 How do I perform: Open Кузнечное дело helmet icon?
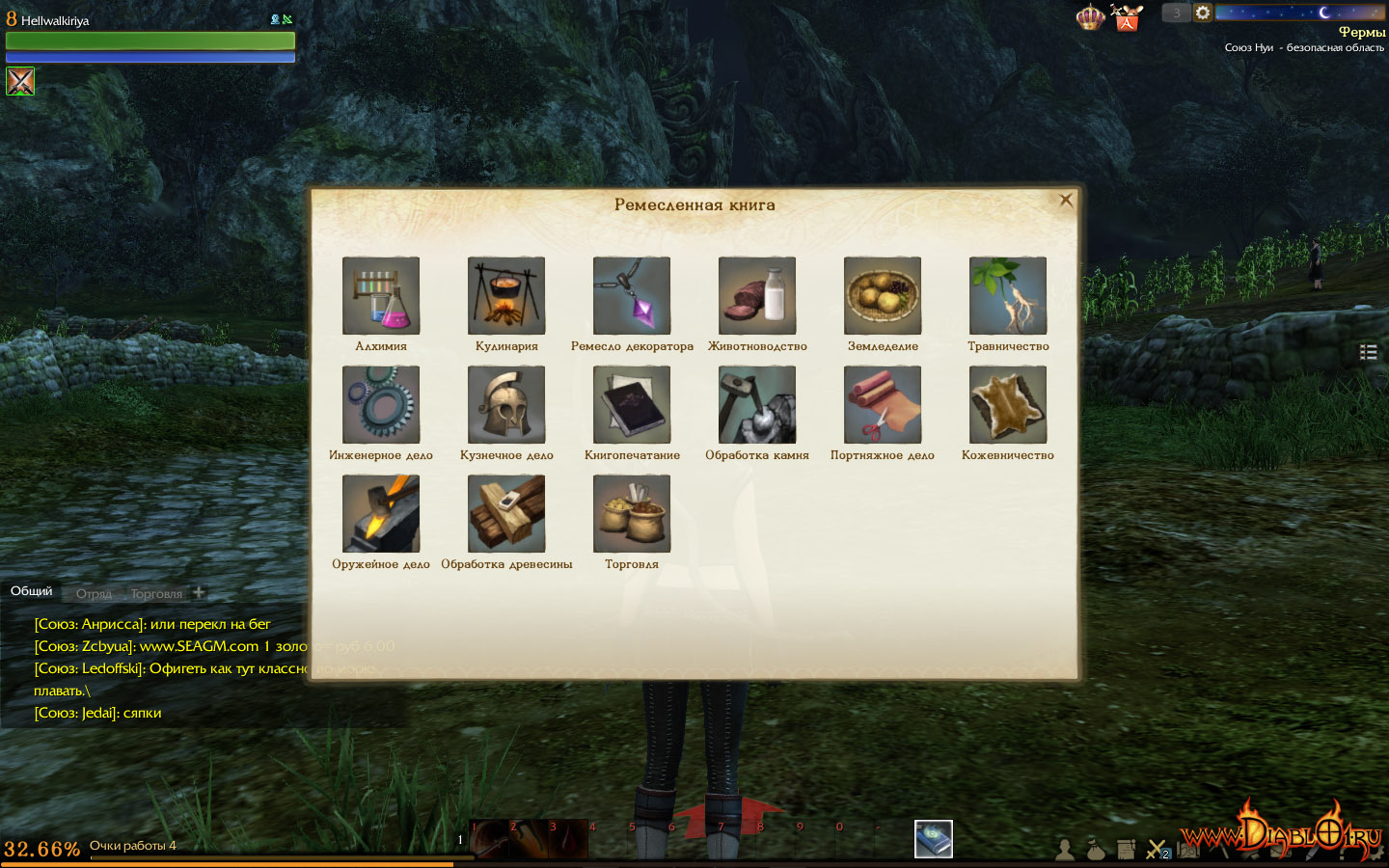click(x=506, y=404)
